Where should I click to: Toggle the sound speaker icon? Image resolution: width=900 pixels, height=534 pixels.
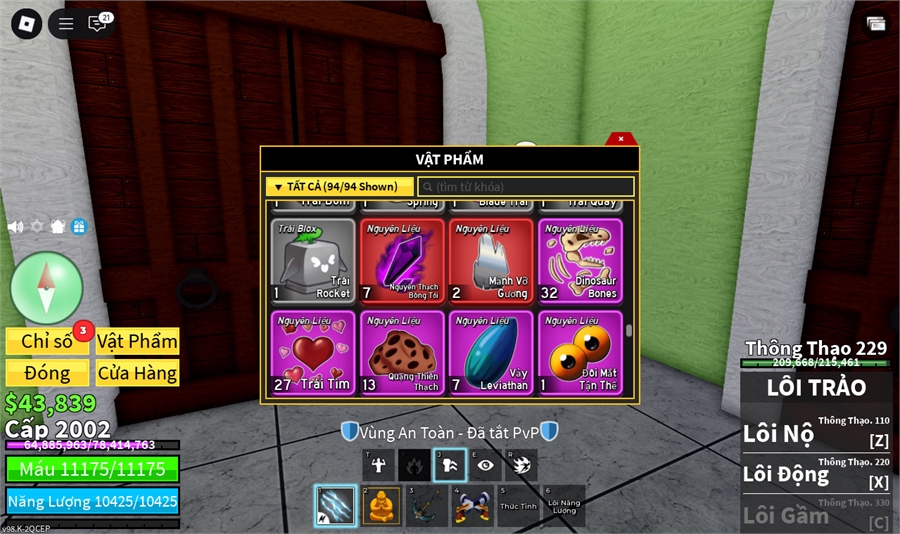coord(15,227)
